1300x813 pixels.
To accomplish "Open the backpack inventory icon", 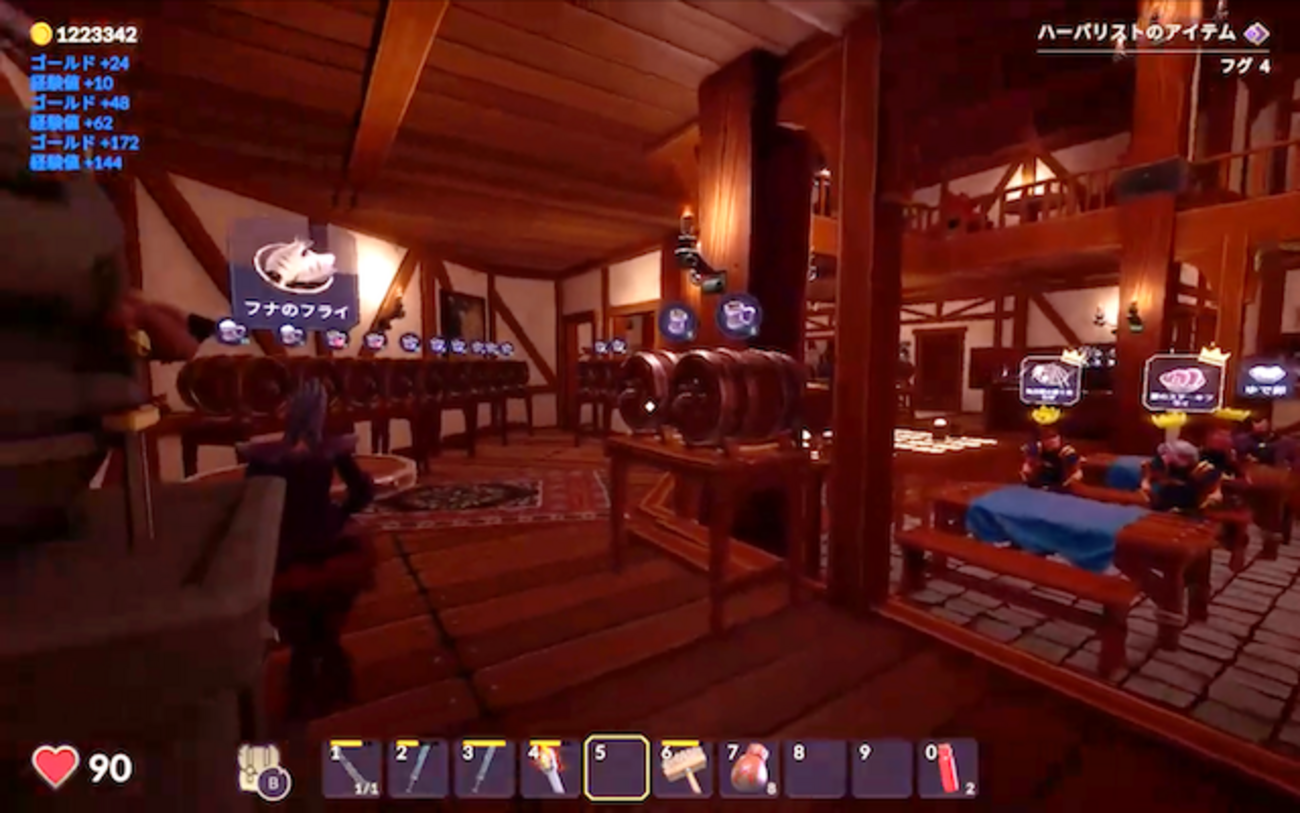I will (260, 769).
